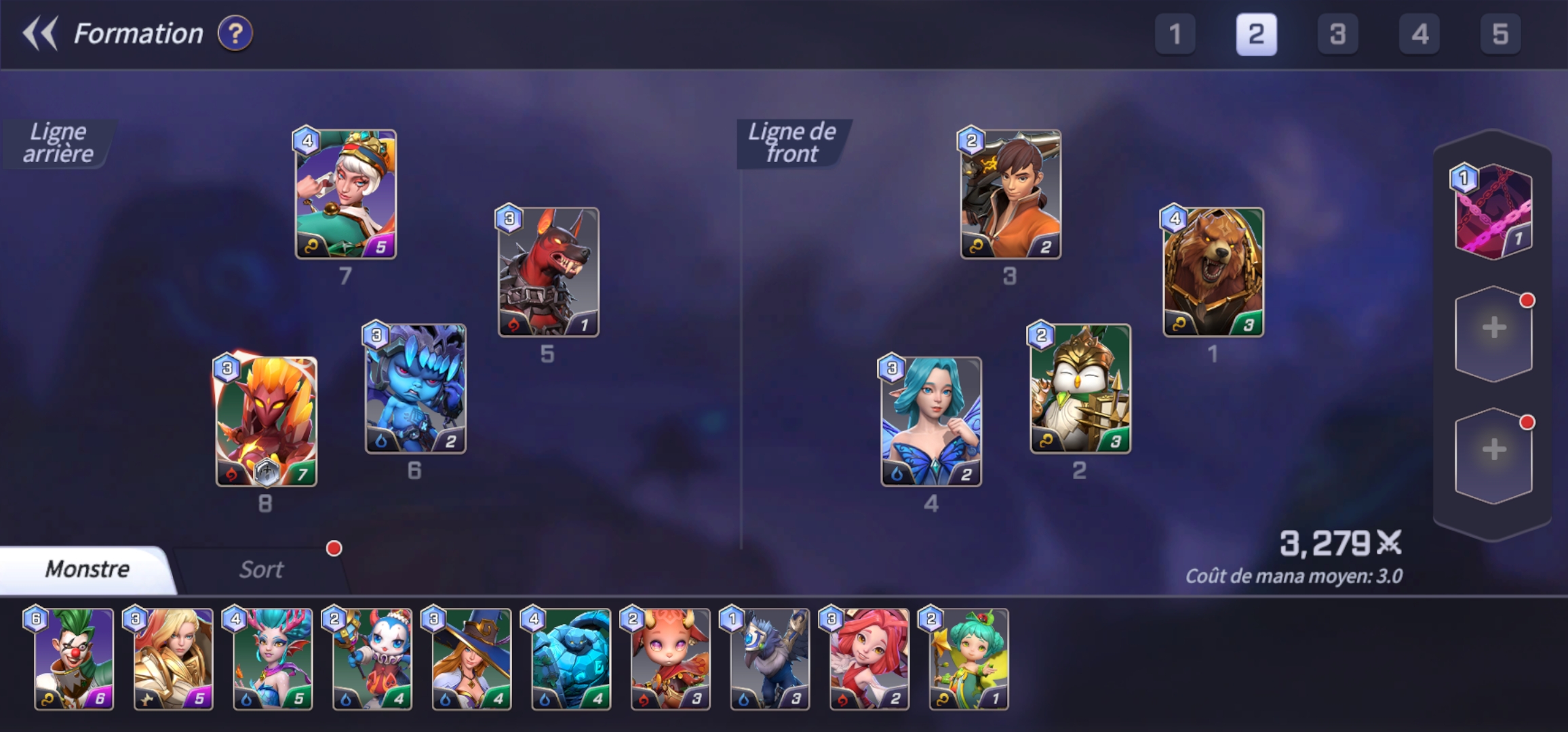The height and width of the screenshot is (732, 1568).
Task: Select formation preset 1
Action: (1175, 35)
